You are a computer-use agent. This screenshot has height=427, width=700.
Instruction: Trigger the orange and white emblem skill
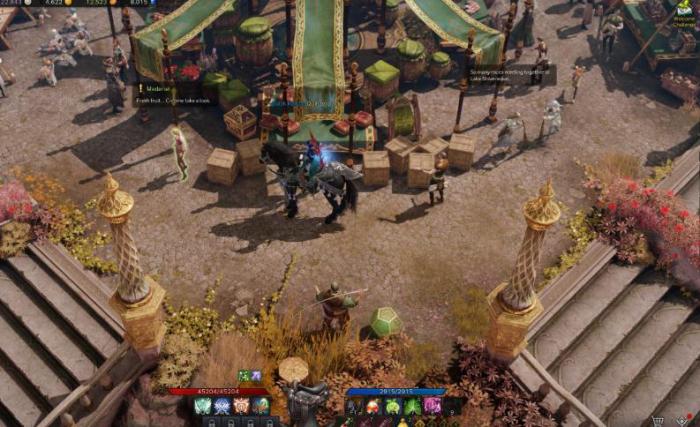point(241,406)
